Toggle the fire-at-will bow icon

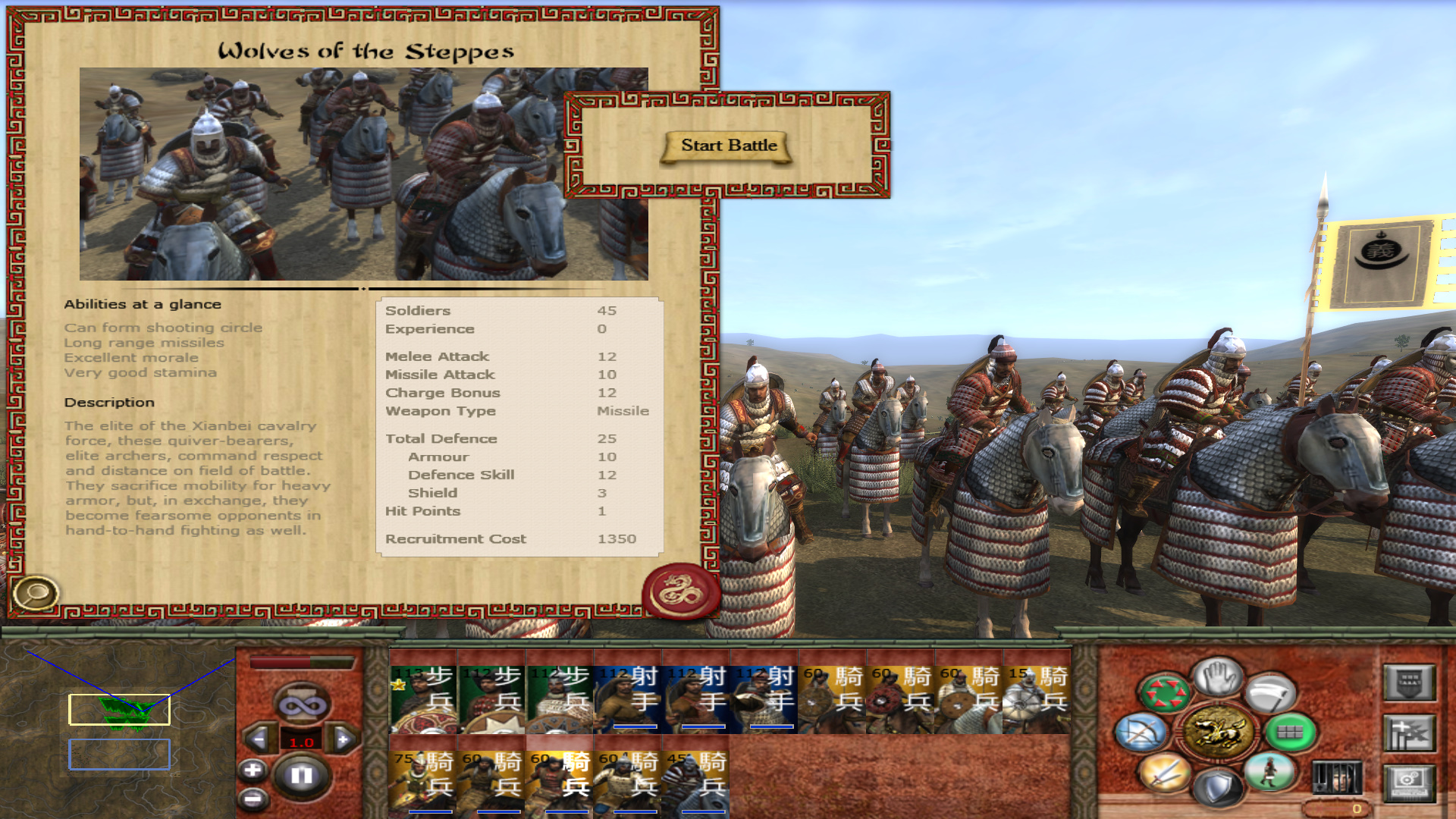[x=1141, y=733]
